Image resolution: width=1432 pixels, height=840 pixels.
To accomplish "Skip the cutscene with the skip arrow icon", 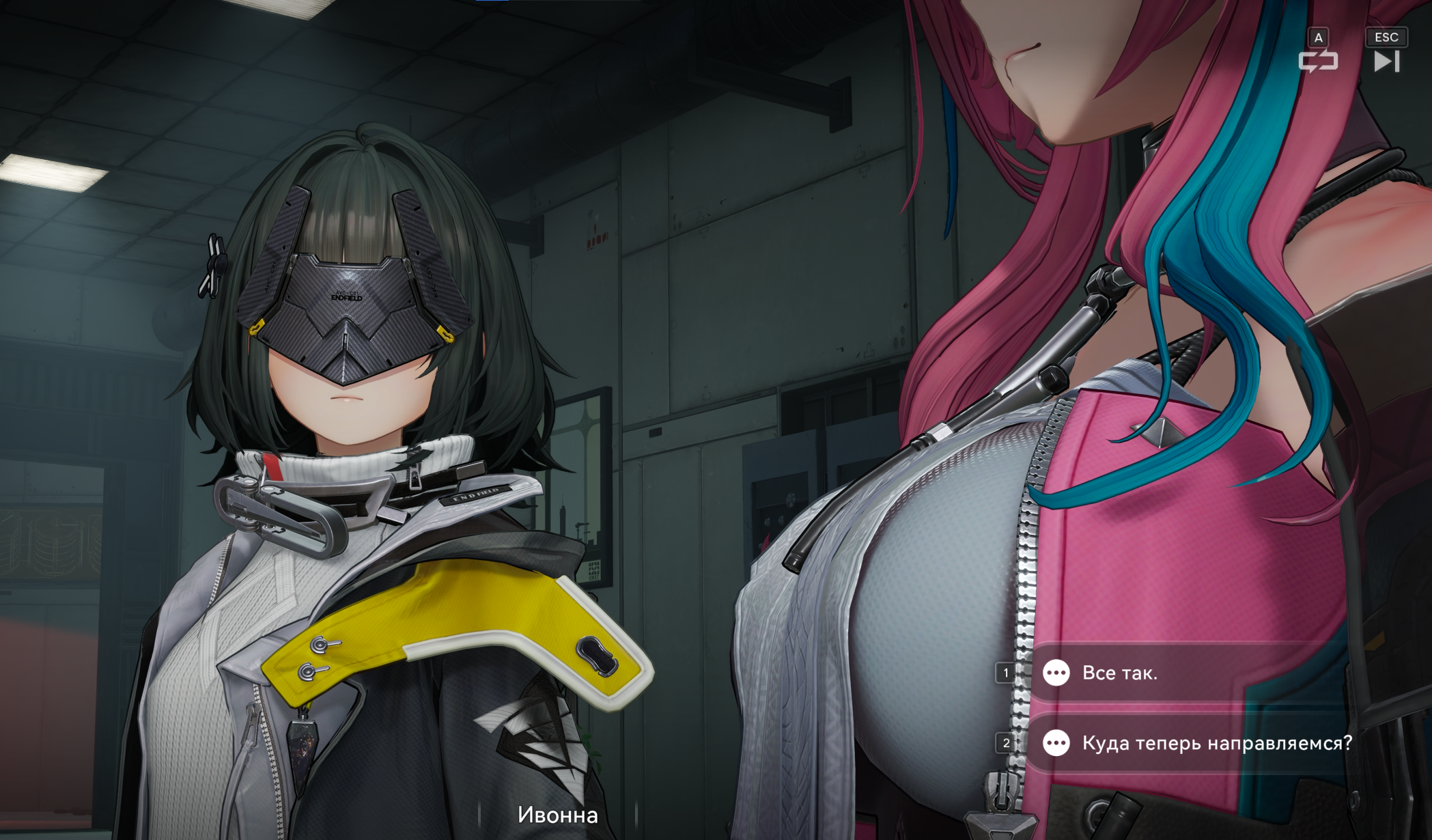I will pos(1386,61).
